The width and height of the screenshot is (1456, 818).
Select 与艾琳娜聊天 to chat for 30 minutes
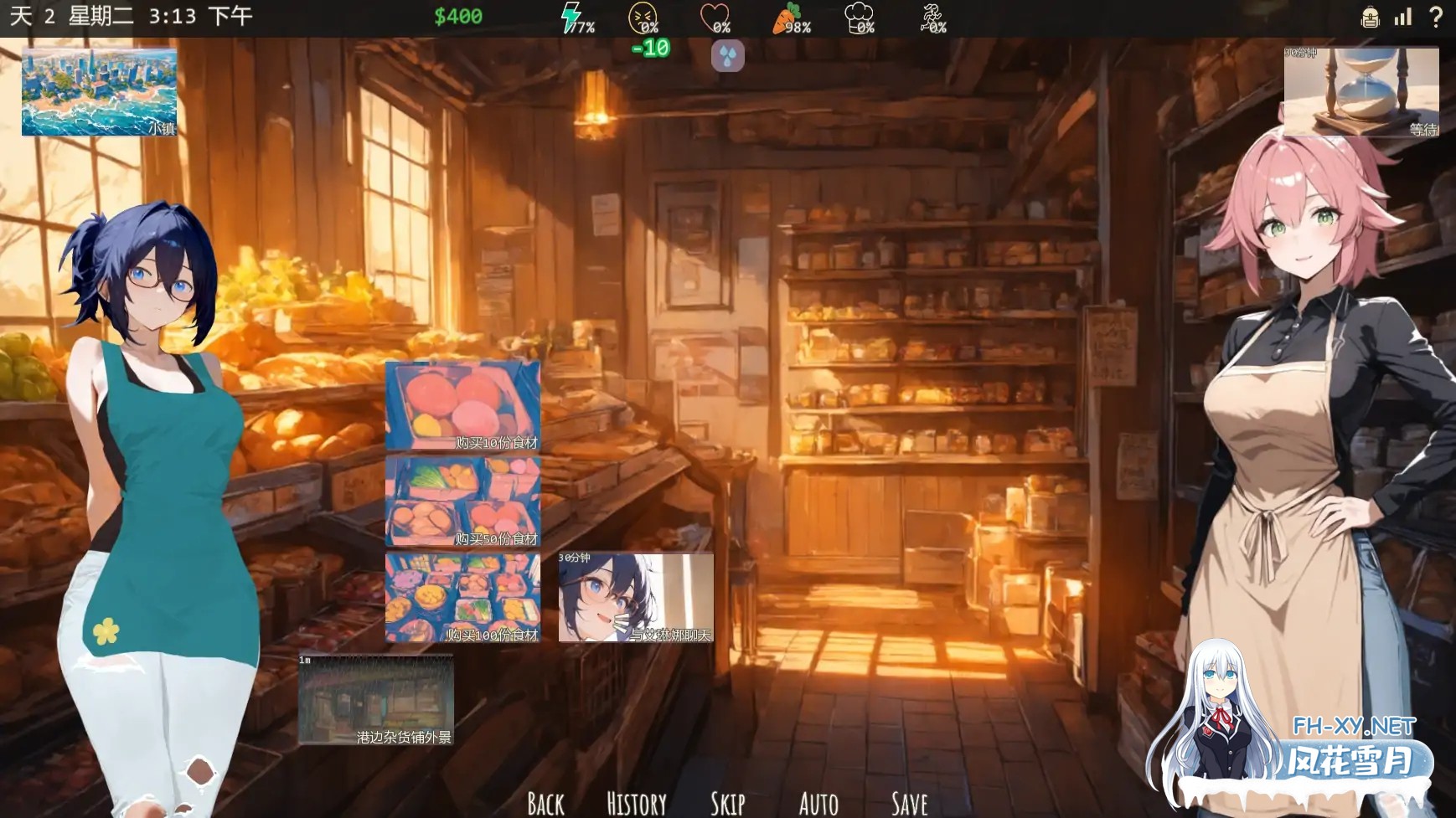pyautogui.click(x=635, y=596)
